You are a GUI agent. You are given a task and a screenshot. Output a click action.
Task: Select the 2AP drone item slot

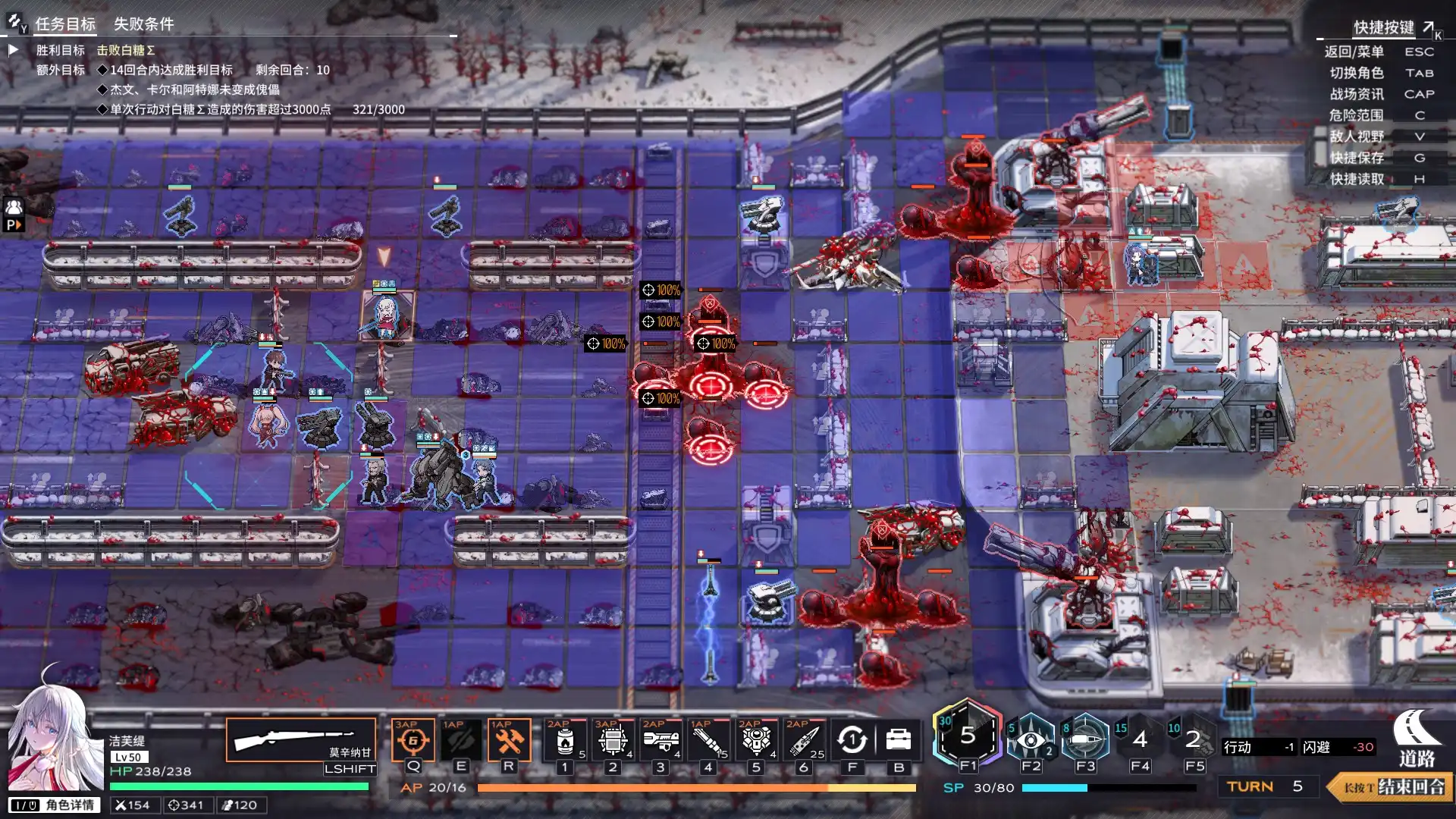click(756, 741)
